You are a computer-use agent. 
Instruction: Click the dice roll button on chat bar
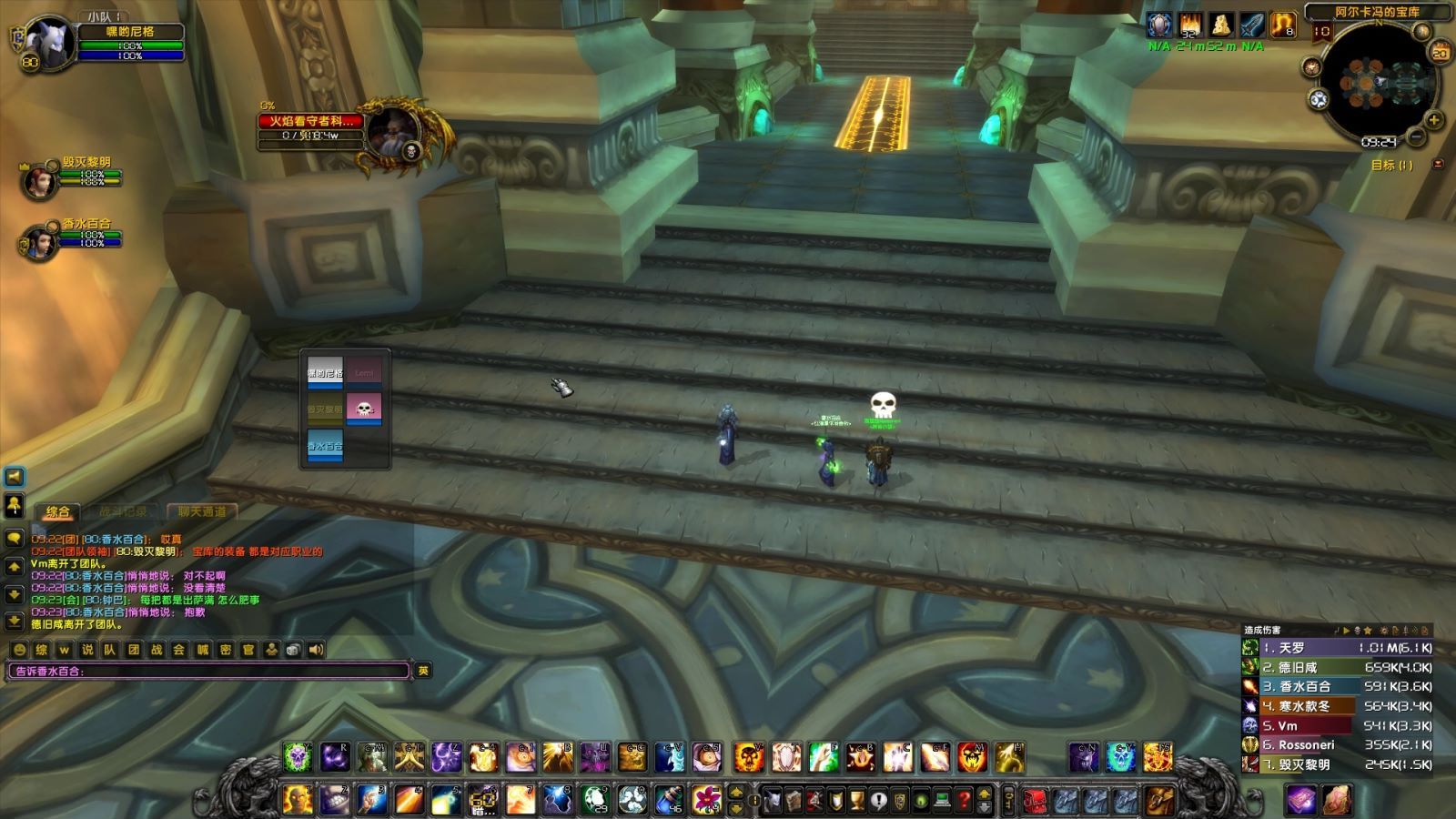point(293,650)
